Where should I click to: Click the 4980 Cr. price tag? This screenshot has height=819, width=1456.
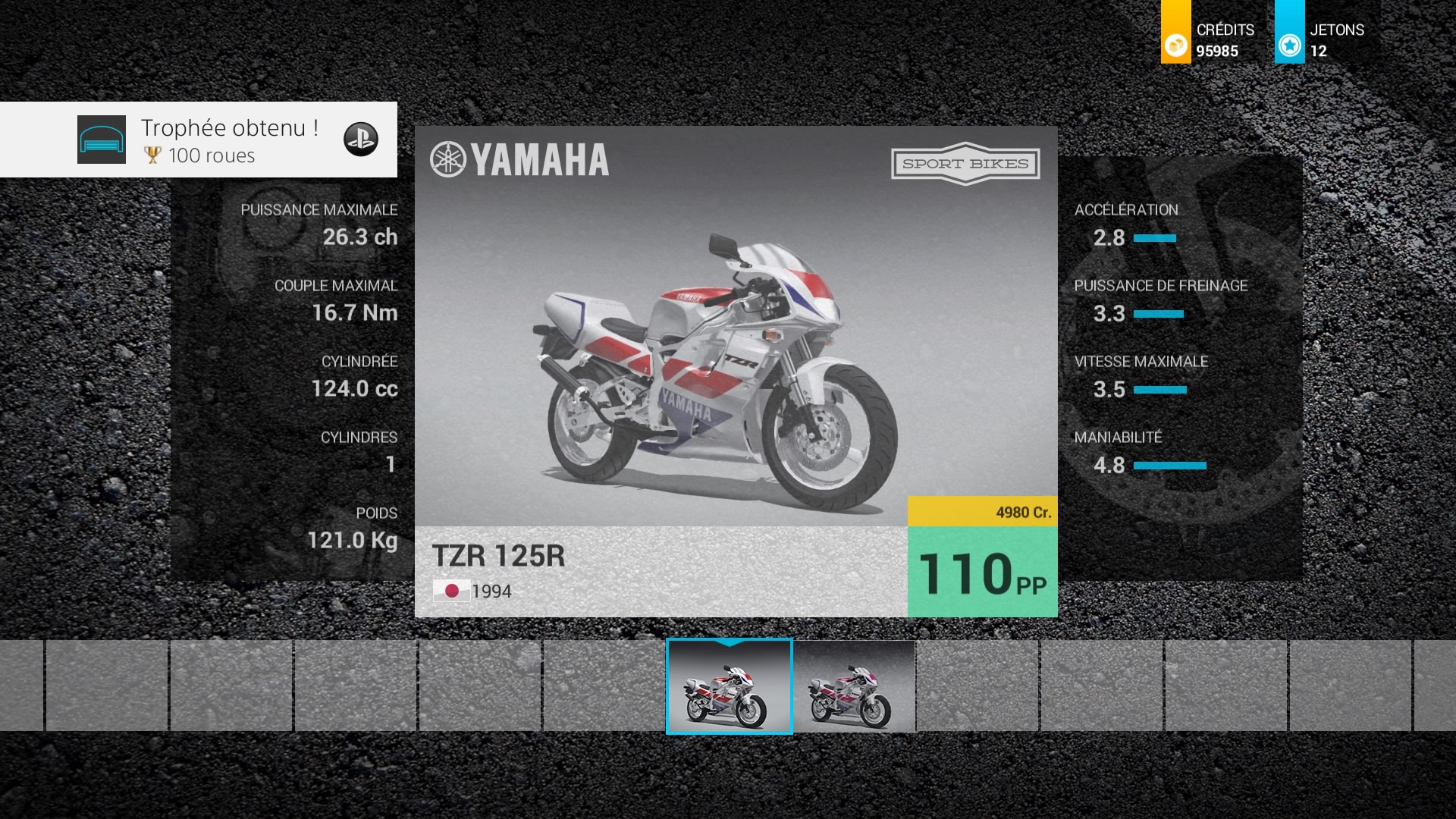982,512
